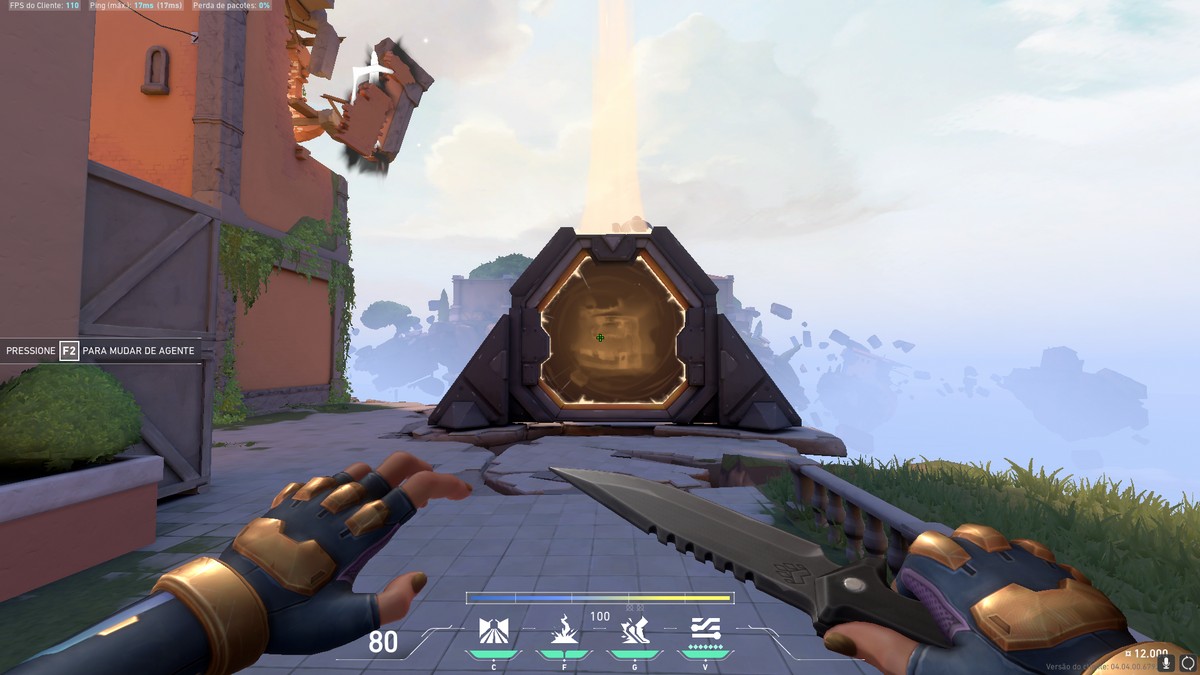Toggle the microphone overlay button
The height and width of the screenshot is (675, 1200).
(x=1166, y=662)
